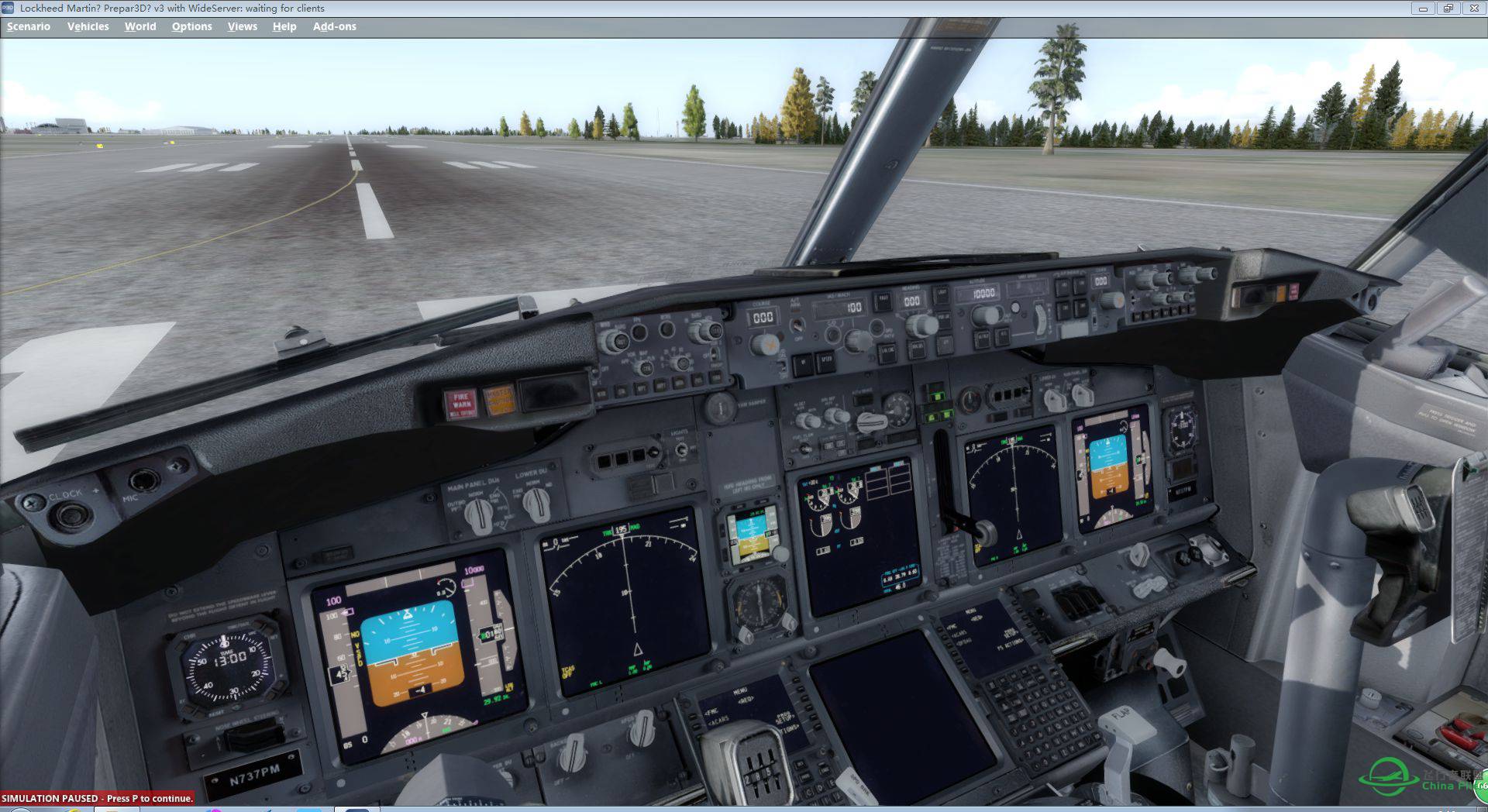Screen dimensions: 1488x812
Task: Toggle the A/T ARM switch off
Action: pos(798,327)
